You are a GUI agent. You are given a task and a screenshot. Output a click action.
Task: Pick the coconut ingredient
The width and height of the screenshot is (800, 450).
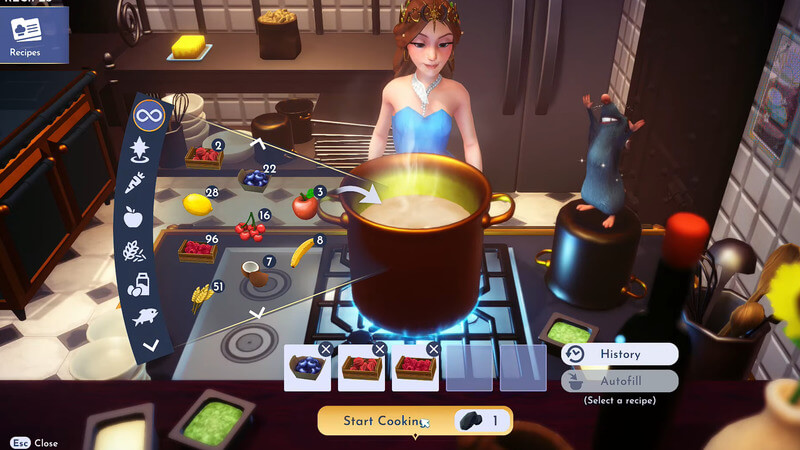pos(257,274)
